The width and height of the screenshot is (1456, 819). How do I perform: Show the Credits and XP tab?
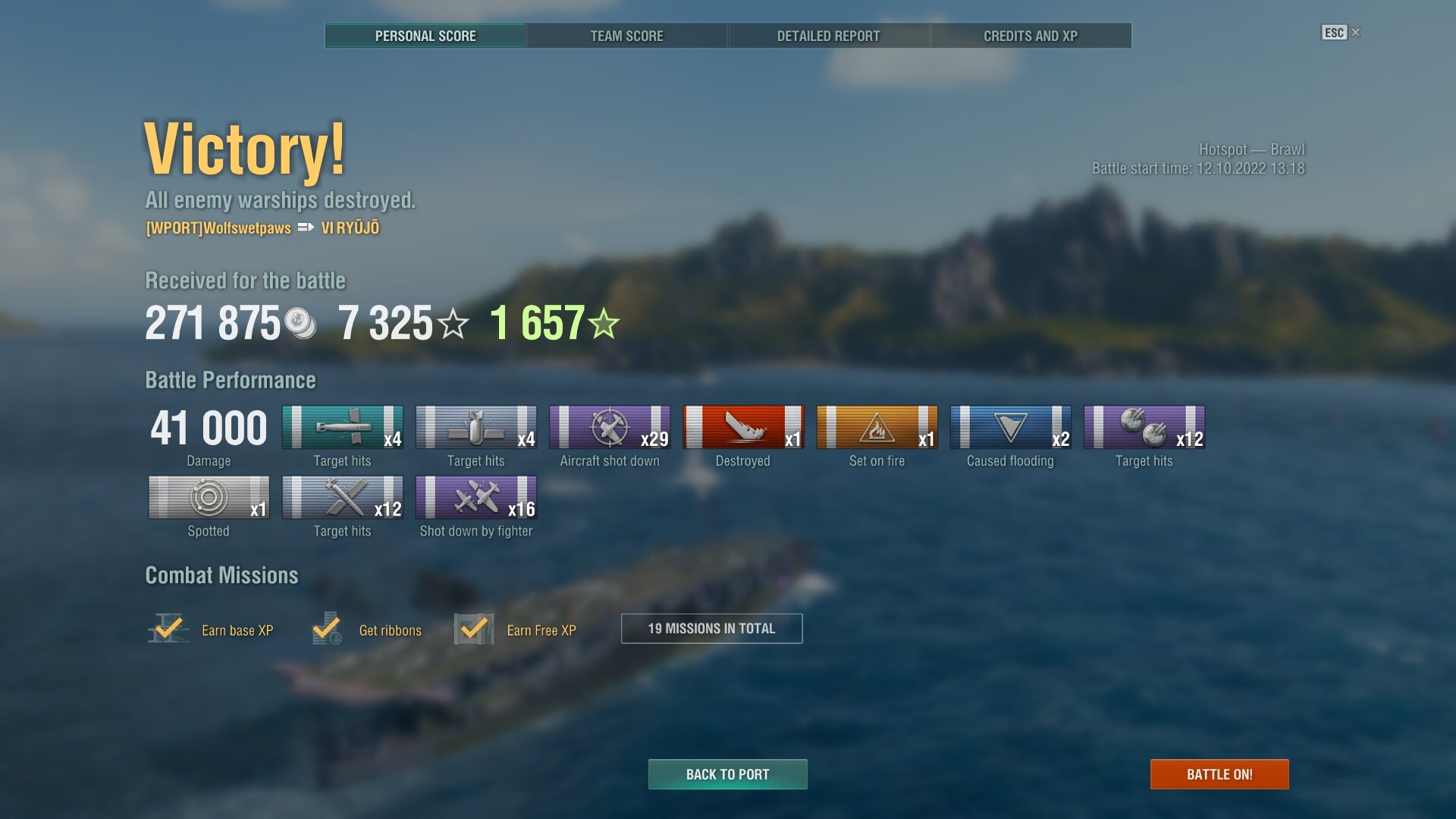[1030, 36]
